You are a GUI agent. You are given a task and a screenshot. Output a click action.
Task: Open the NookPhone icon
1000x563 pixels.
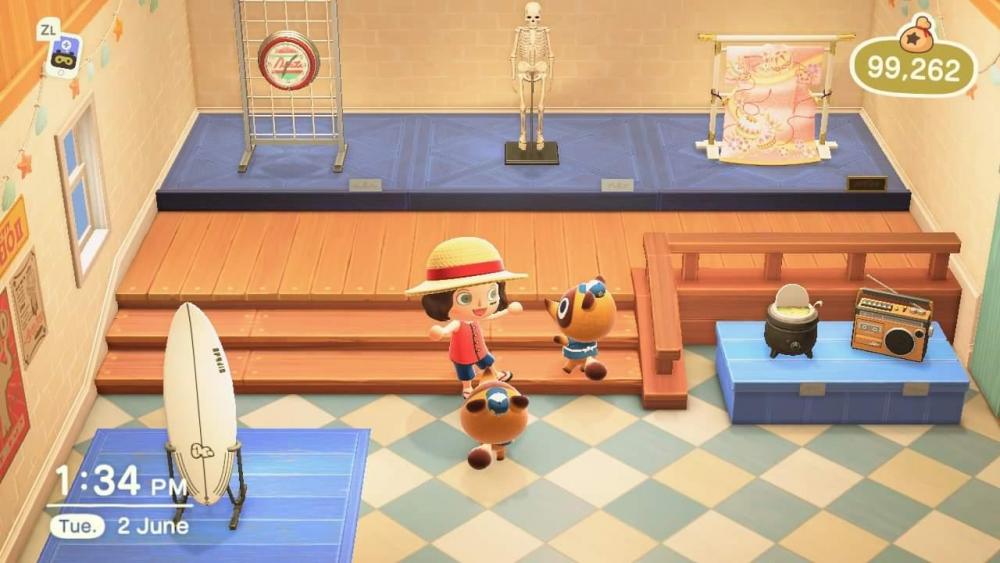coord(62,55)
